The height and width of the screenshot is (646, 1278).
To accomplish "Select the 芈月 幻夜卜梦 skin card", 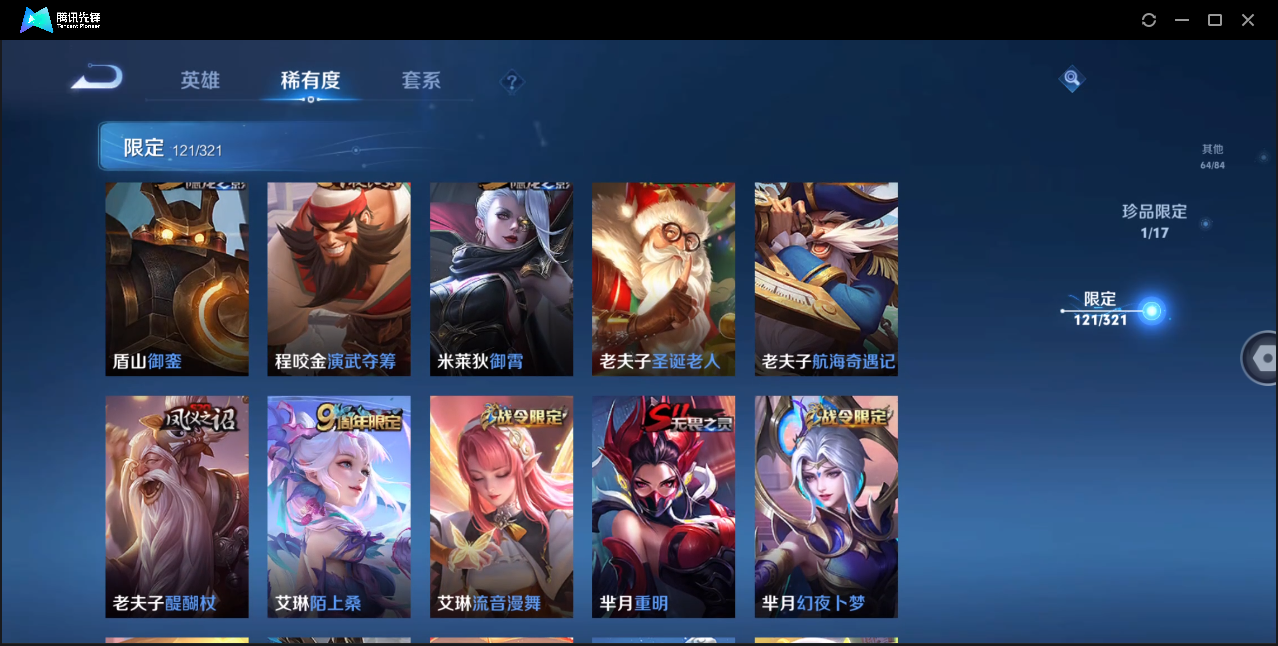I will 826,506.
